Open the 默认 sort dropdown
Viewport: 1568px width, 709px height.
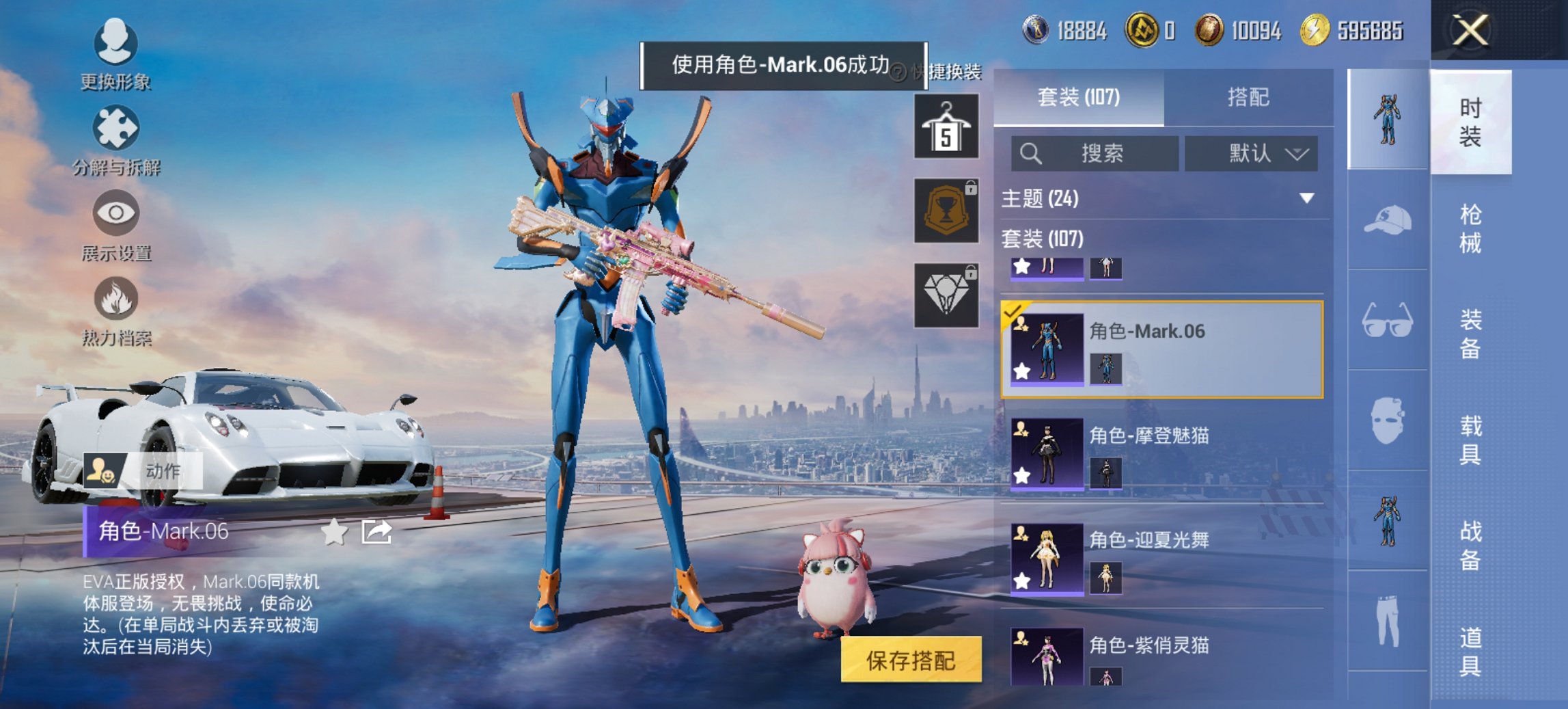click(x=1252, y=154)
